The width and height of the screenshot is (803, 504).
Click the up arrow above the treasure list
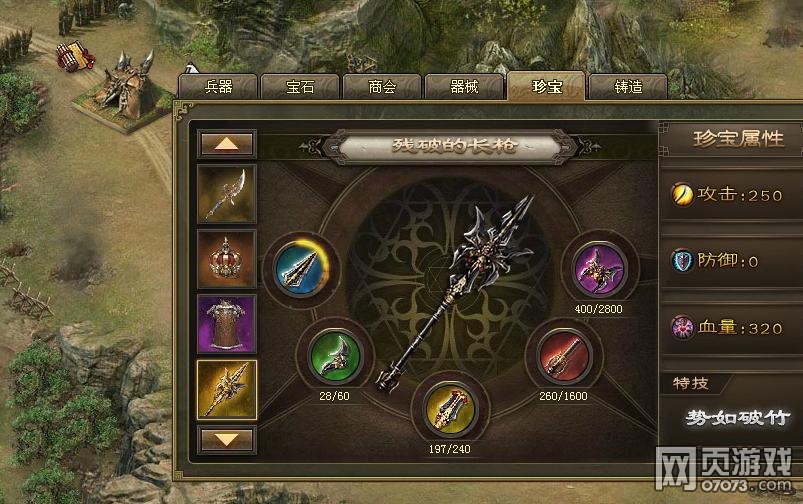click(x=227, y=143)
